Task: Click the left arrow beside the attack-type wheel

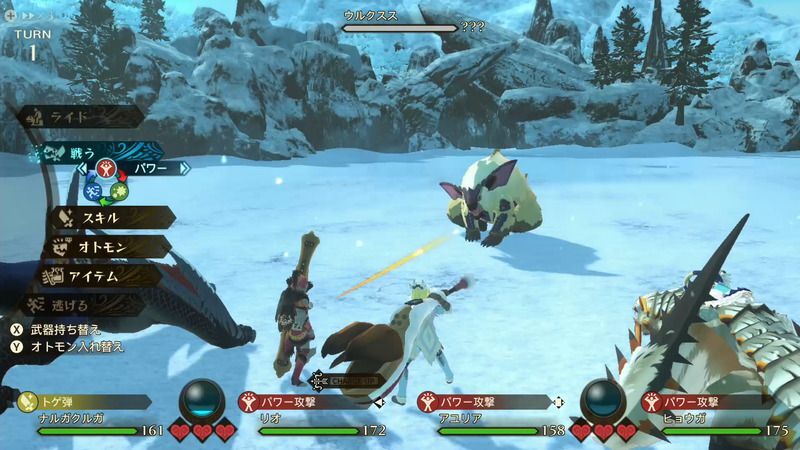Action: tap(82, 169)
